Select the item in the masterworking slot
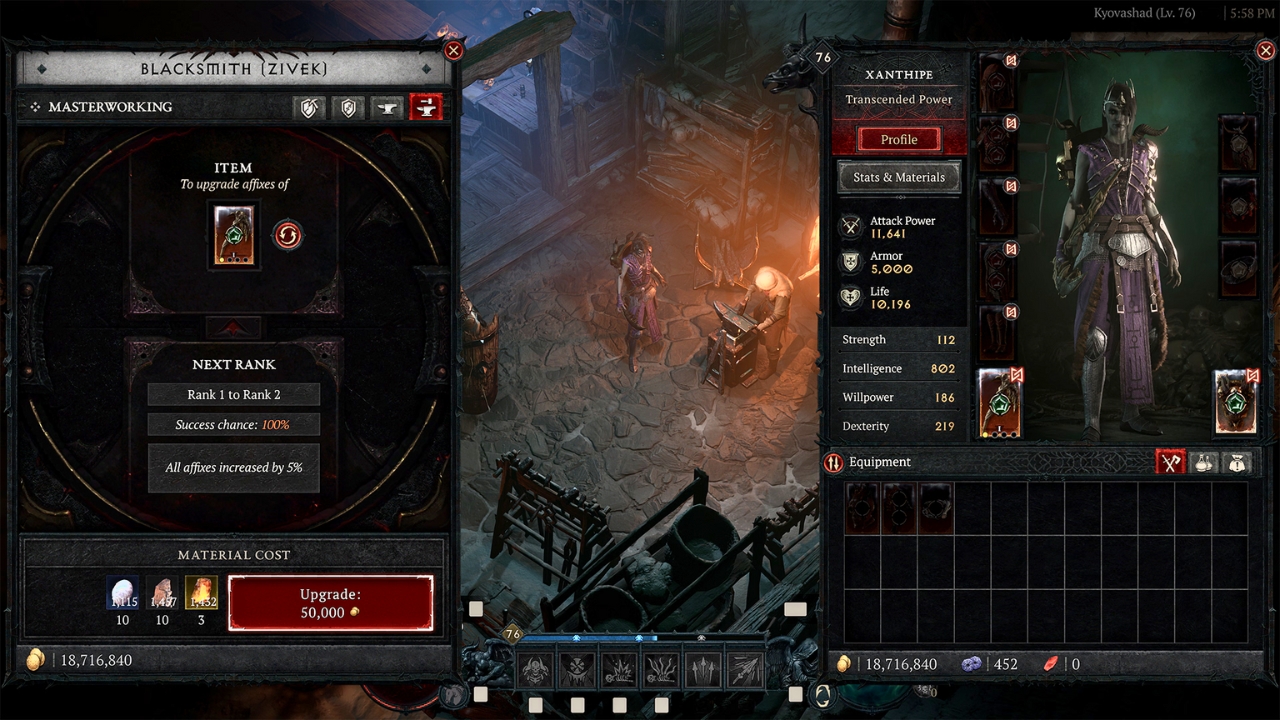 tap(234, 235)
